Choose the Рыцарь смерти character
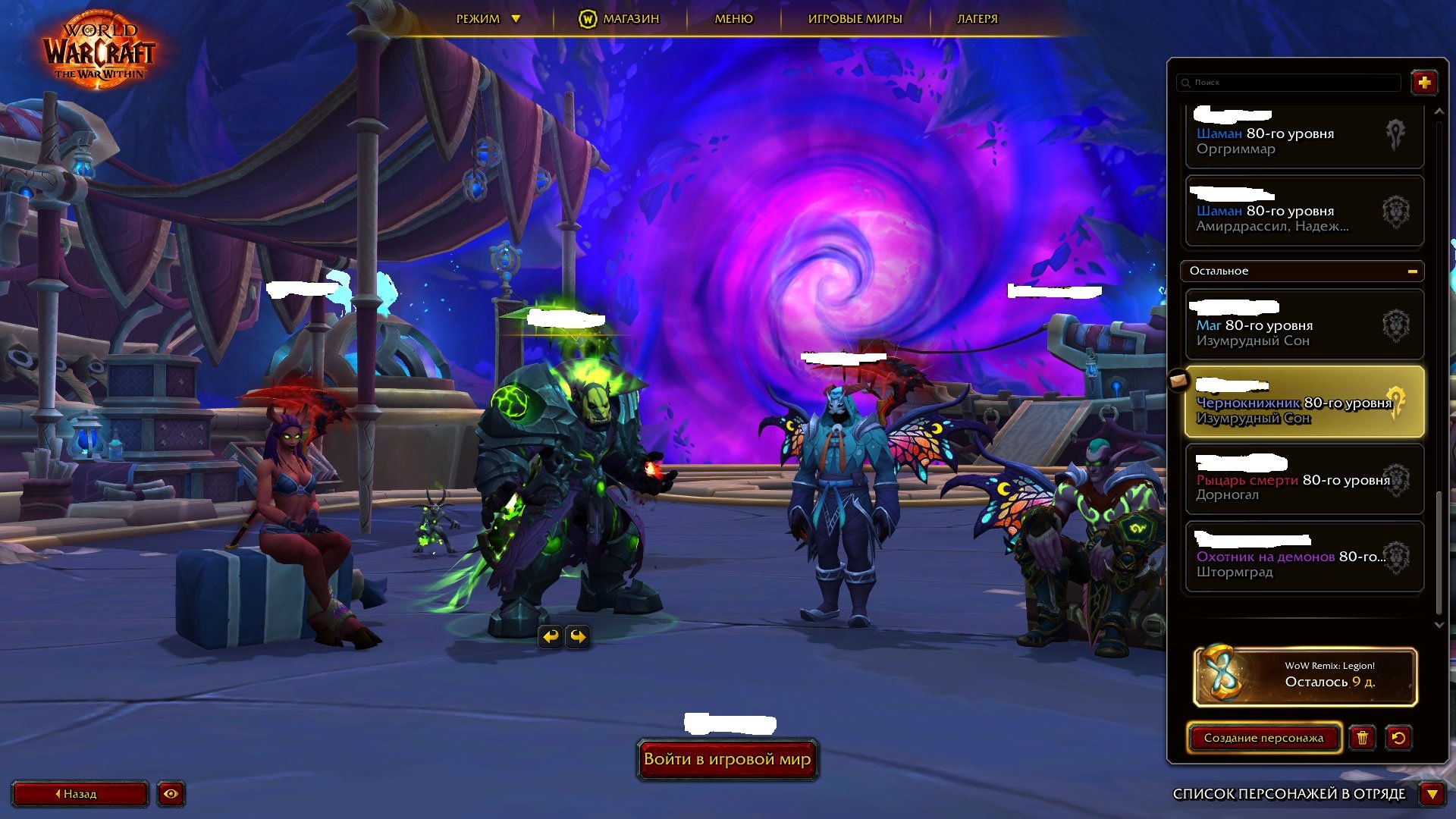This screenshot has width=1456, height=819. pyautogui.click(x=1303, y=480)
